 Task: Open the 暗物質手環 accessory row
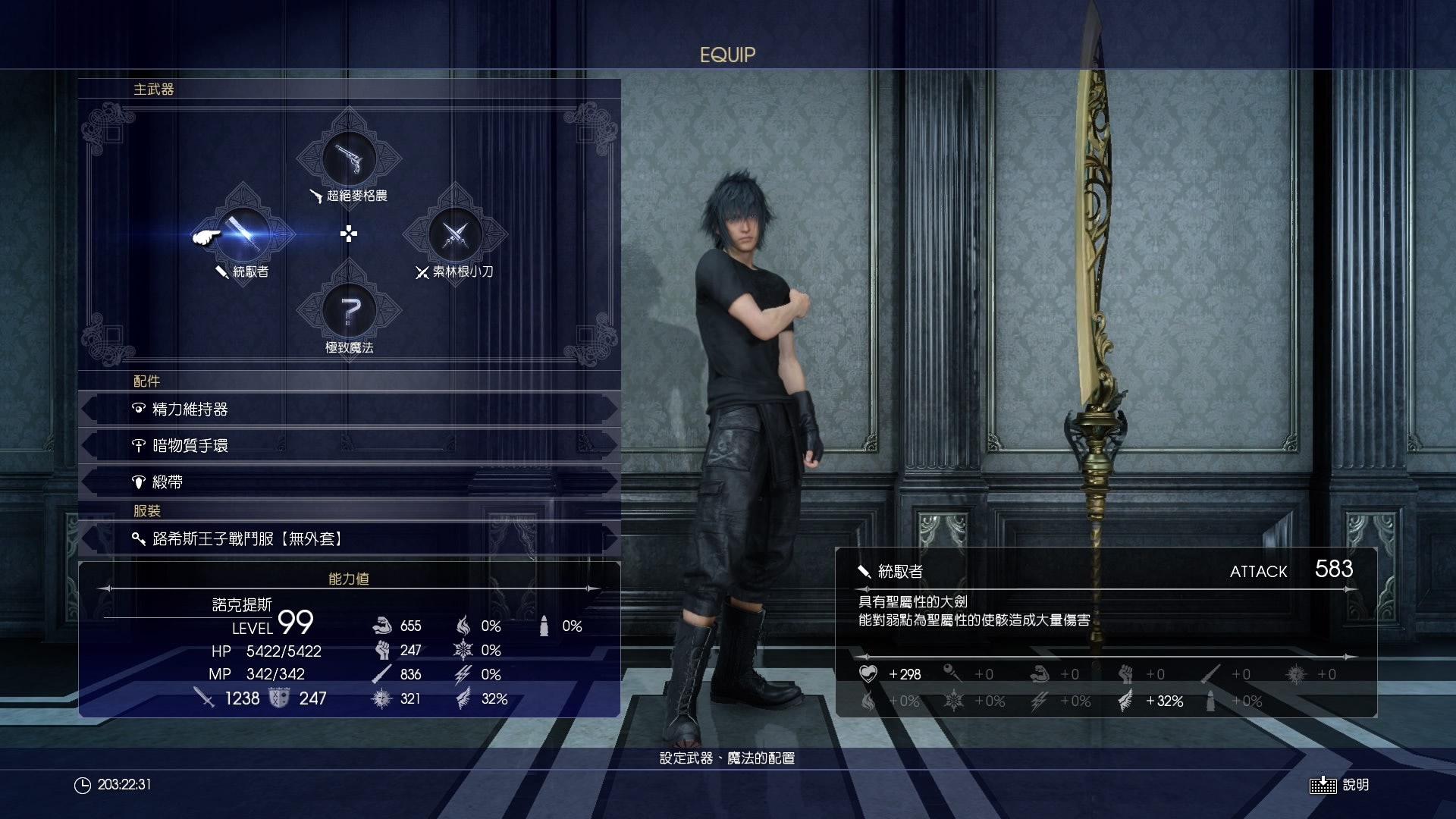point(349,446)
